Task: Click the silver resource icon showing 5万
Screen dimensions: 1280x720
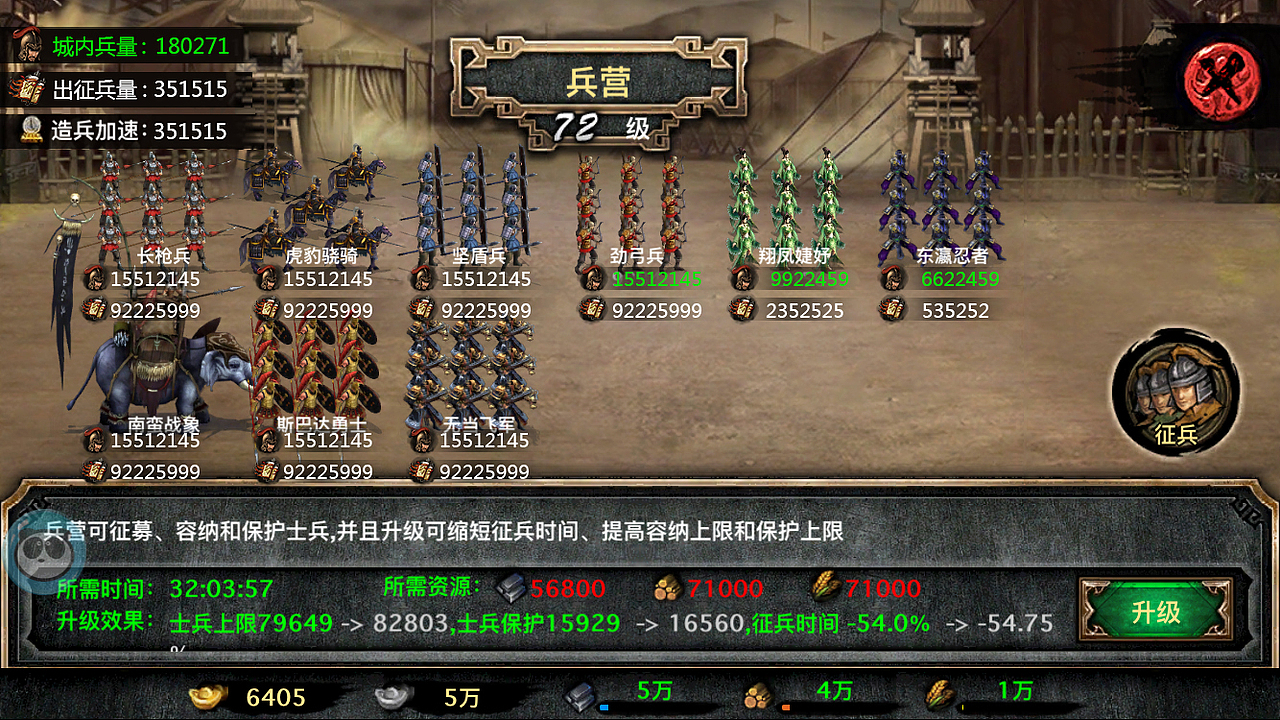Action: click(390, 692)
